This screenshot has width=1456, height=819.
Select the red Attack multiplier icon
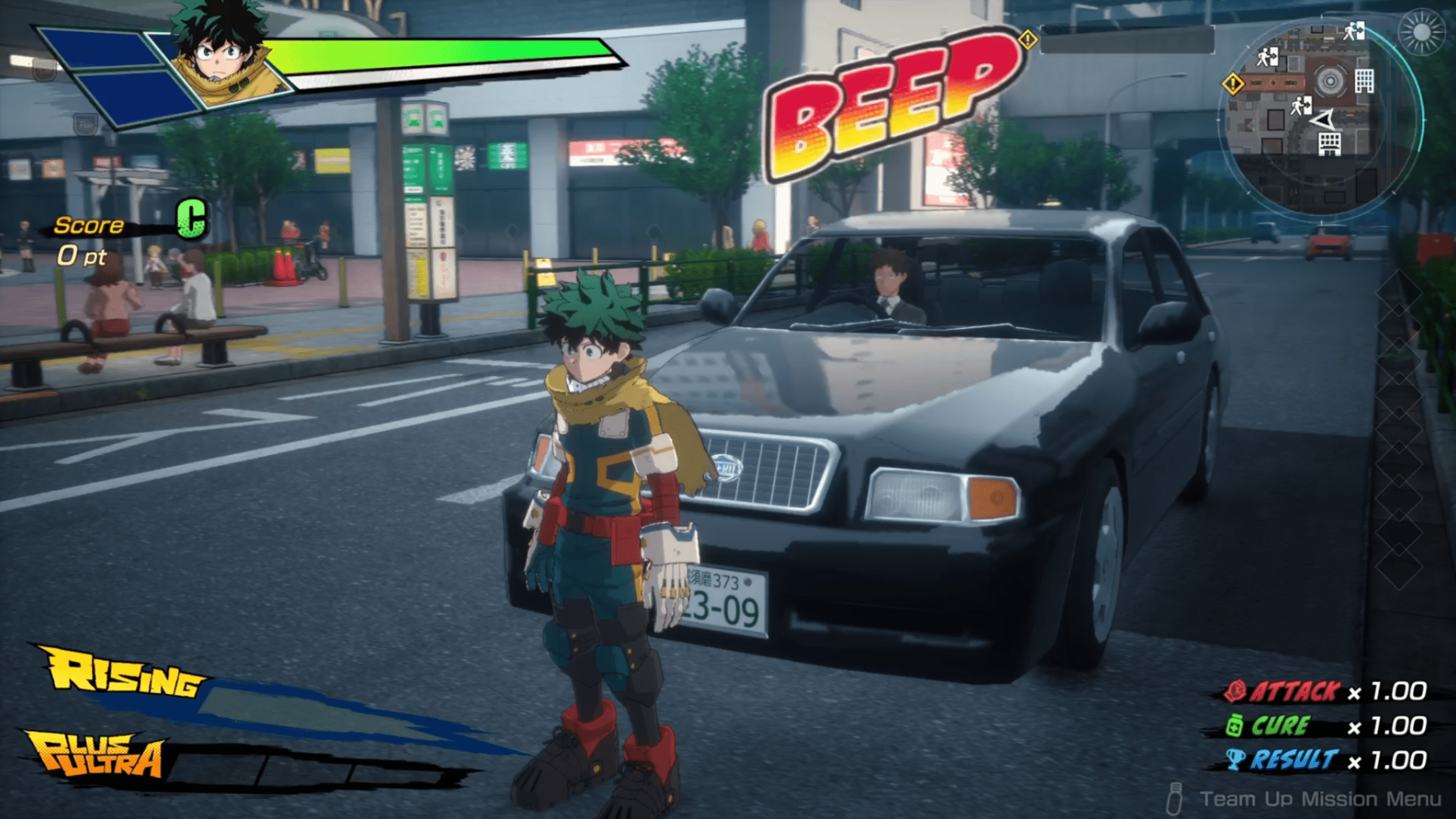pos(1234,691)
